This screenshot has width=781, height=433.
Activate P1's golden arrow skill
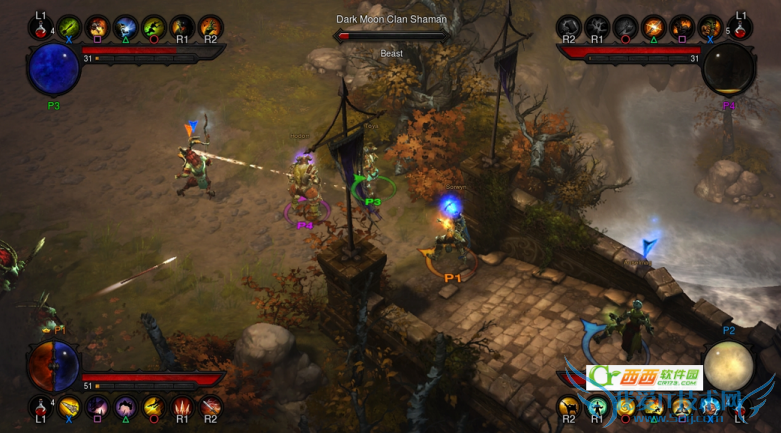(x=69, y=406)
